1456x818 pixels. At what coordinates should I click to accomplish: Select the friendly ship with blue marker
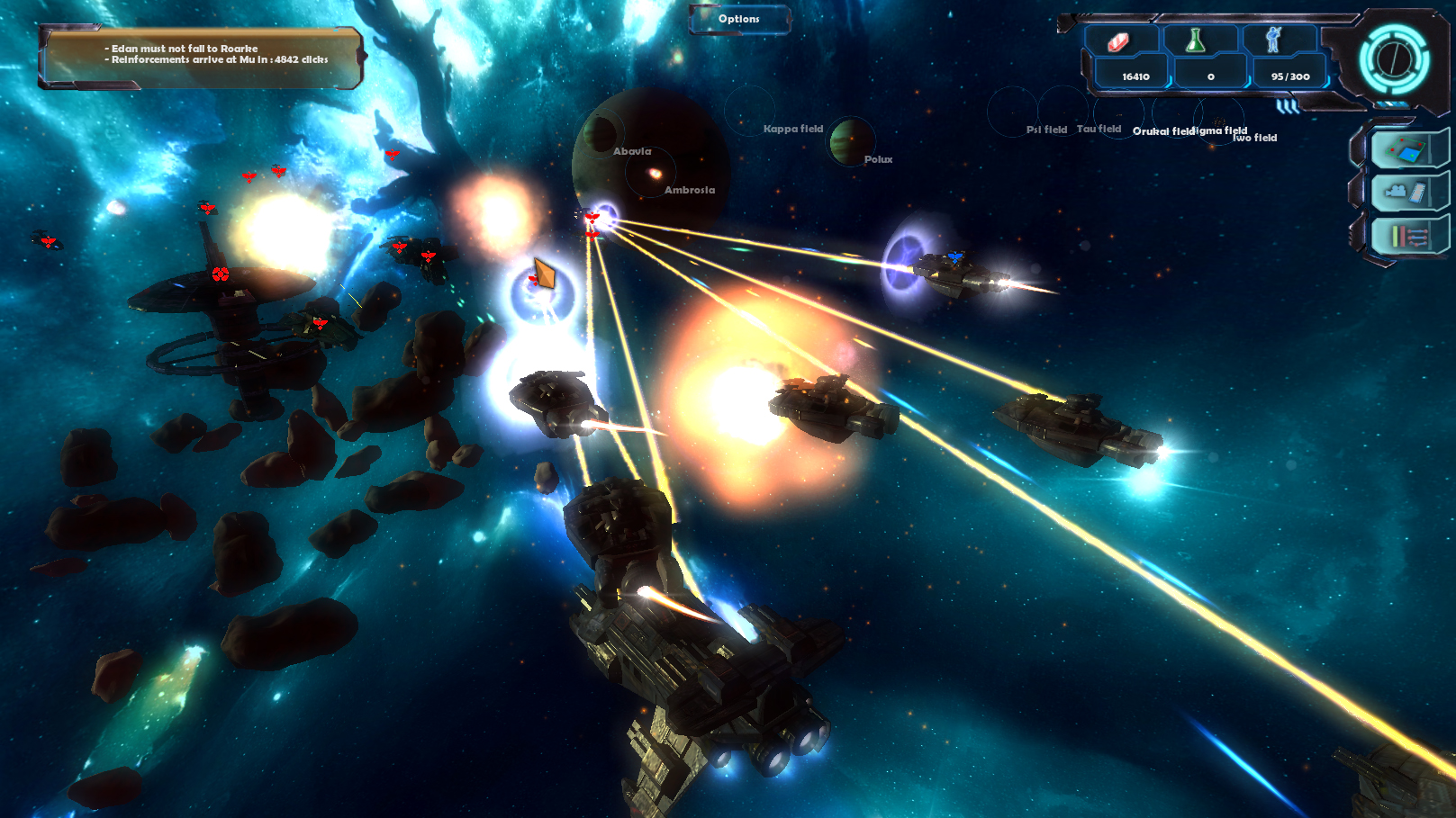tap(954, 268)
